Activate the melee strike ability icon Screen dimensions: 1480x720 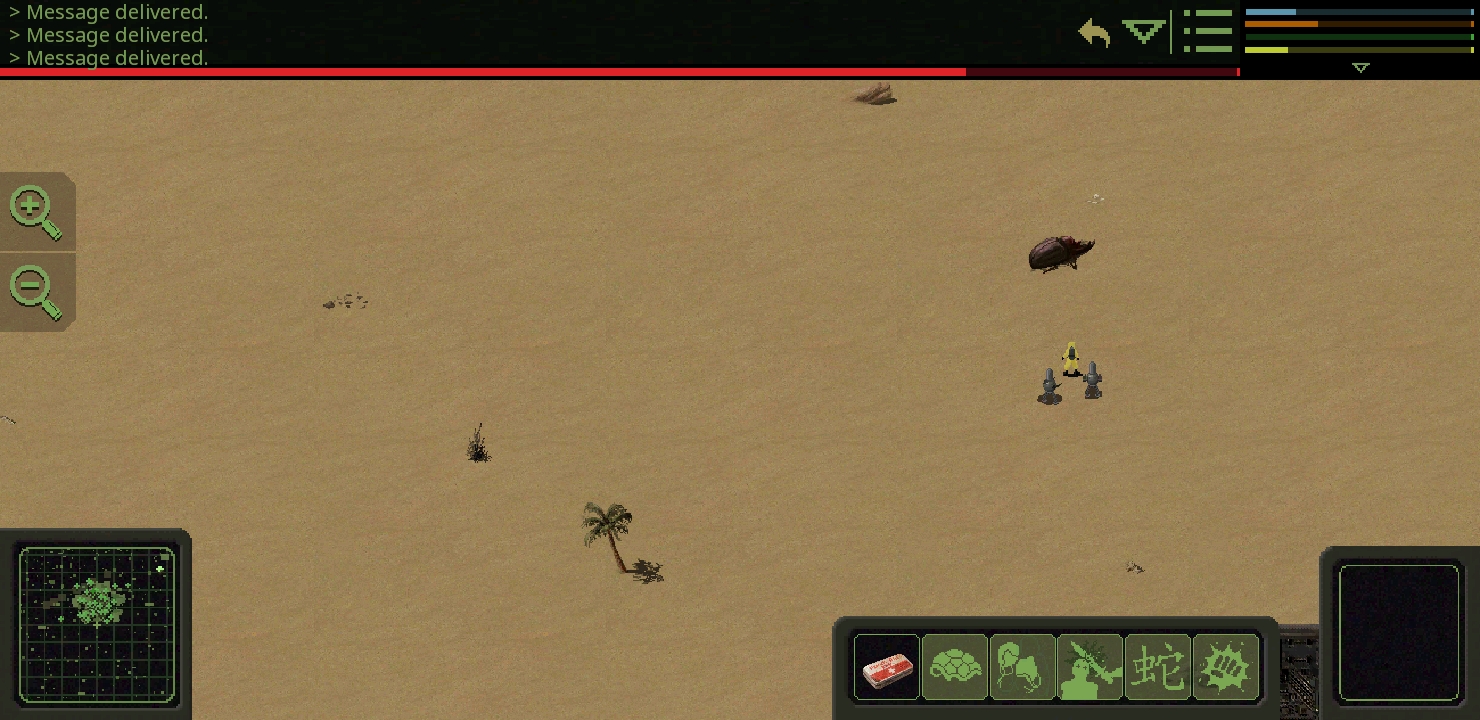(x=1091, y=667)
